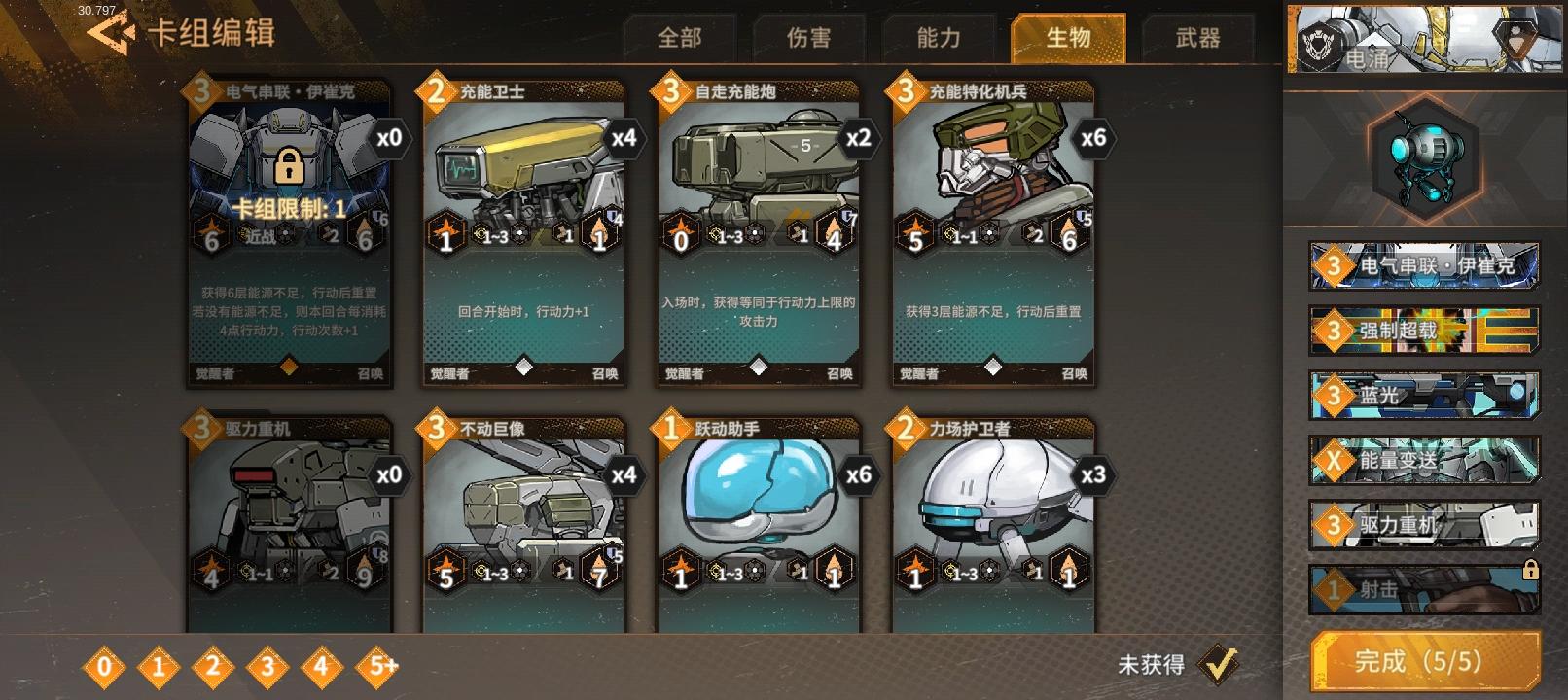
Task: Select 蓝光 in the deck list
Action: coord(1424,396)
